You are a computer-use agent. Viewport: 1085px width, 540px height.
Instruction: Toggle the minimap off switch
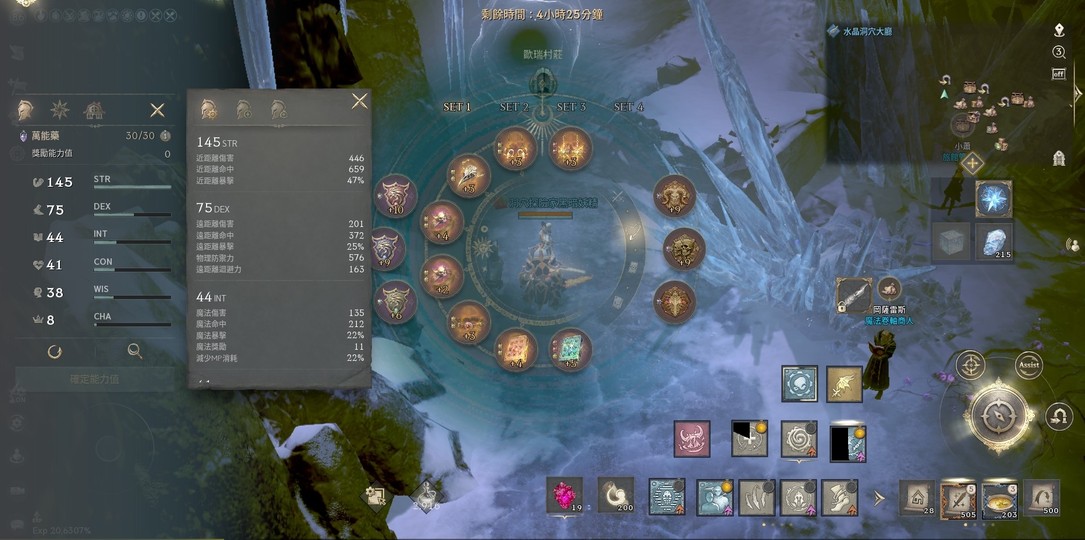(x=1059, y=73)
